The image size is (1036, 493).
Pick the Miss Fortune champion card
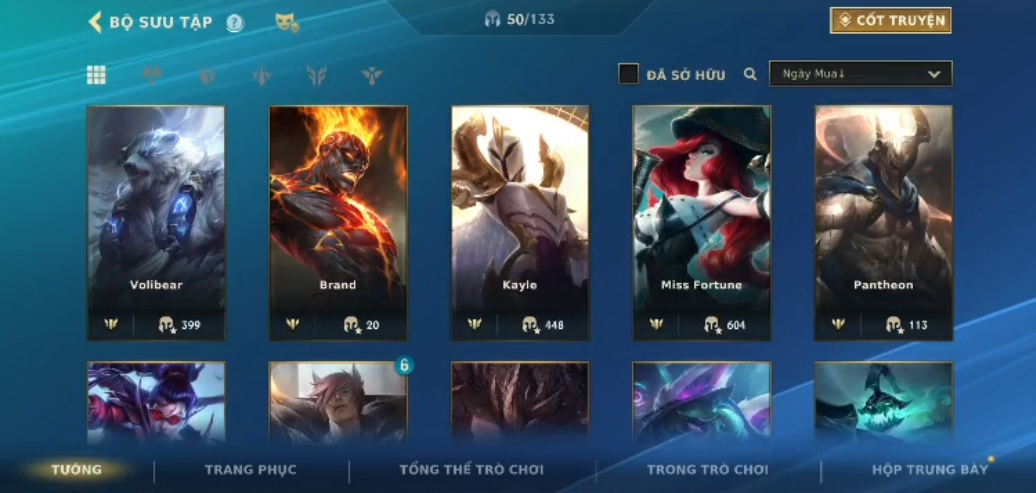pyautogui.click(x=702, y=222)
